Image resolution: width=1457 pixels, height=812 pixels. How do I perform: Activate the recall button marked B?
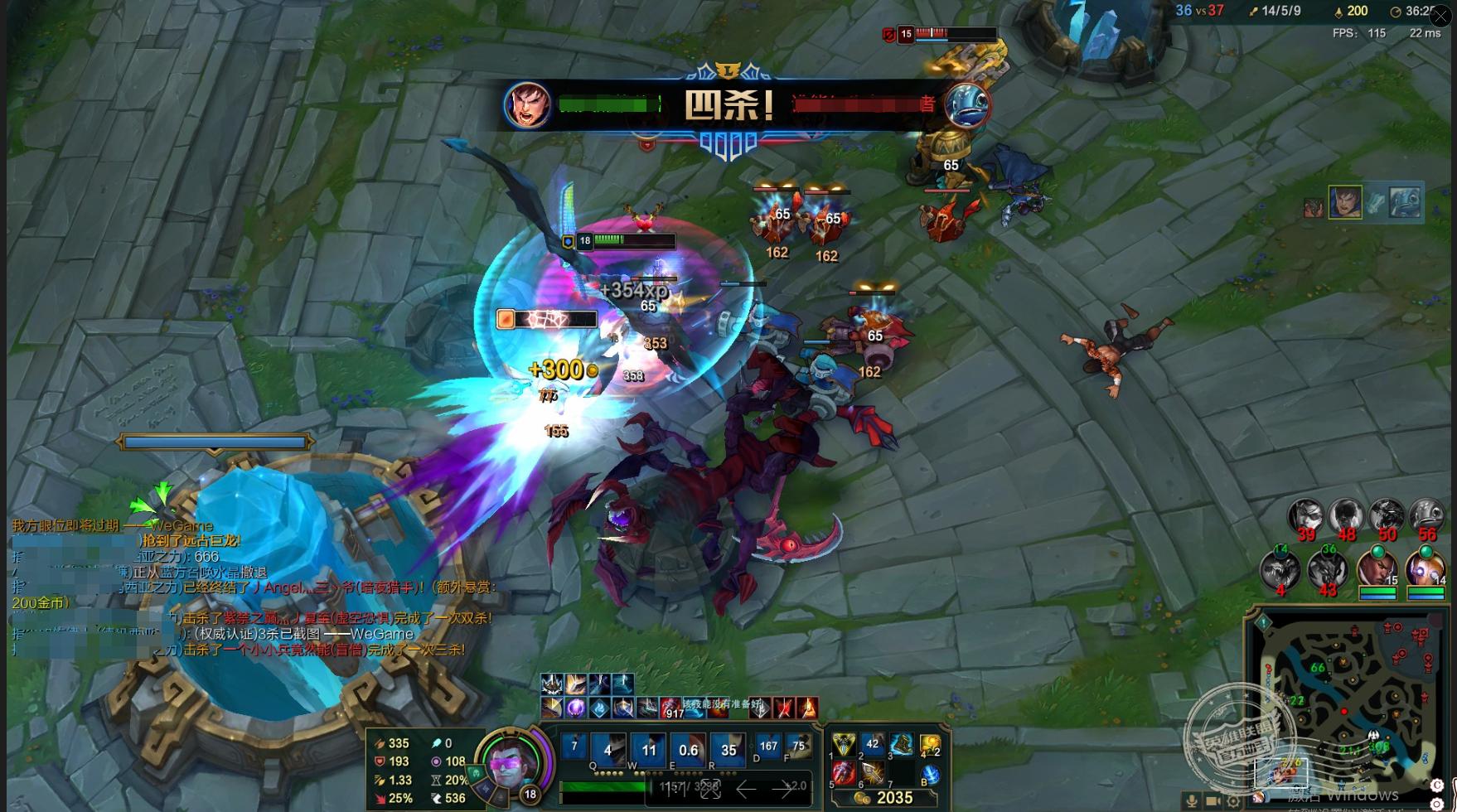point(930,775)
